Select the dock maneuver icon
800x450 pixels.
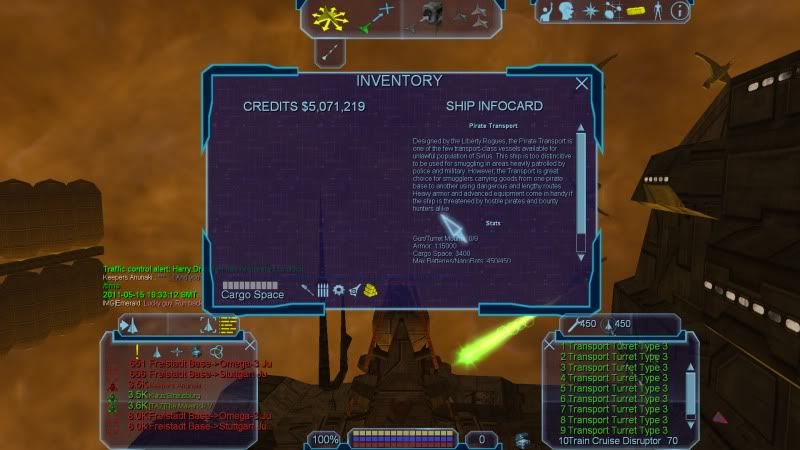pos(431,13)
